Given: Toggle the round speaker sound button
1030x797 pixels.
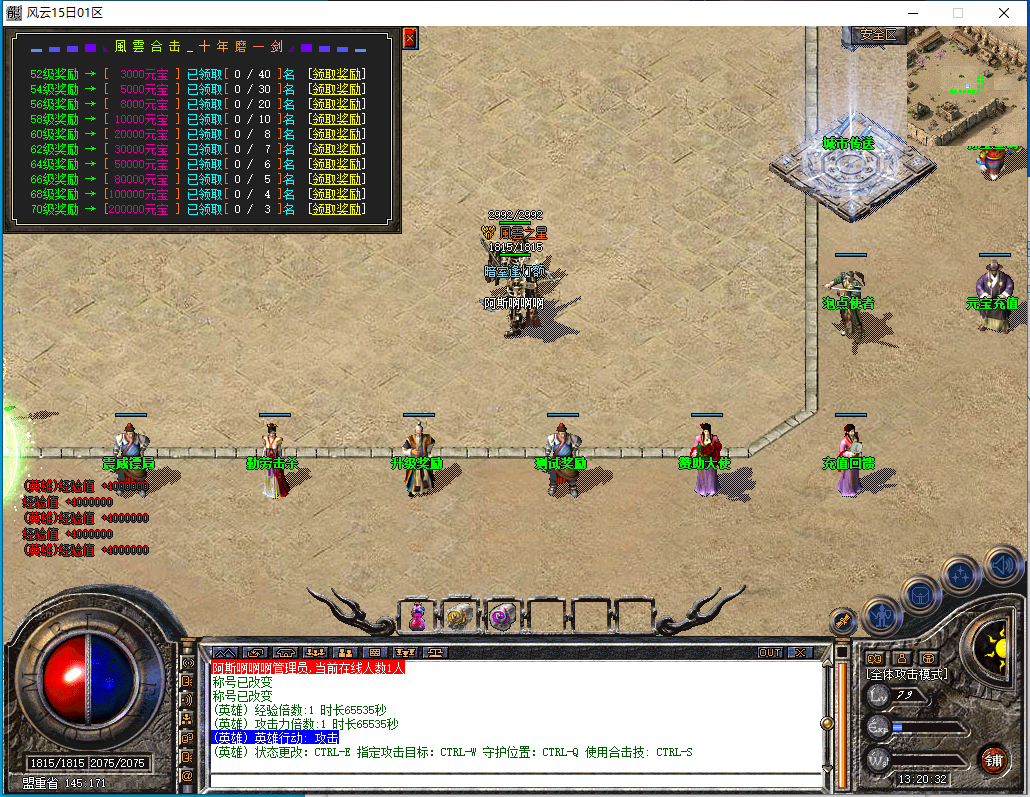Looking at the screenshot, I should pyautogui.click(x=1003, y=566).
